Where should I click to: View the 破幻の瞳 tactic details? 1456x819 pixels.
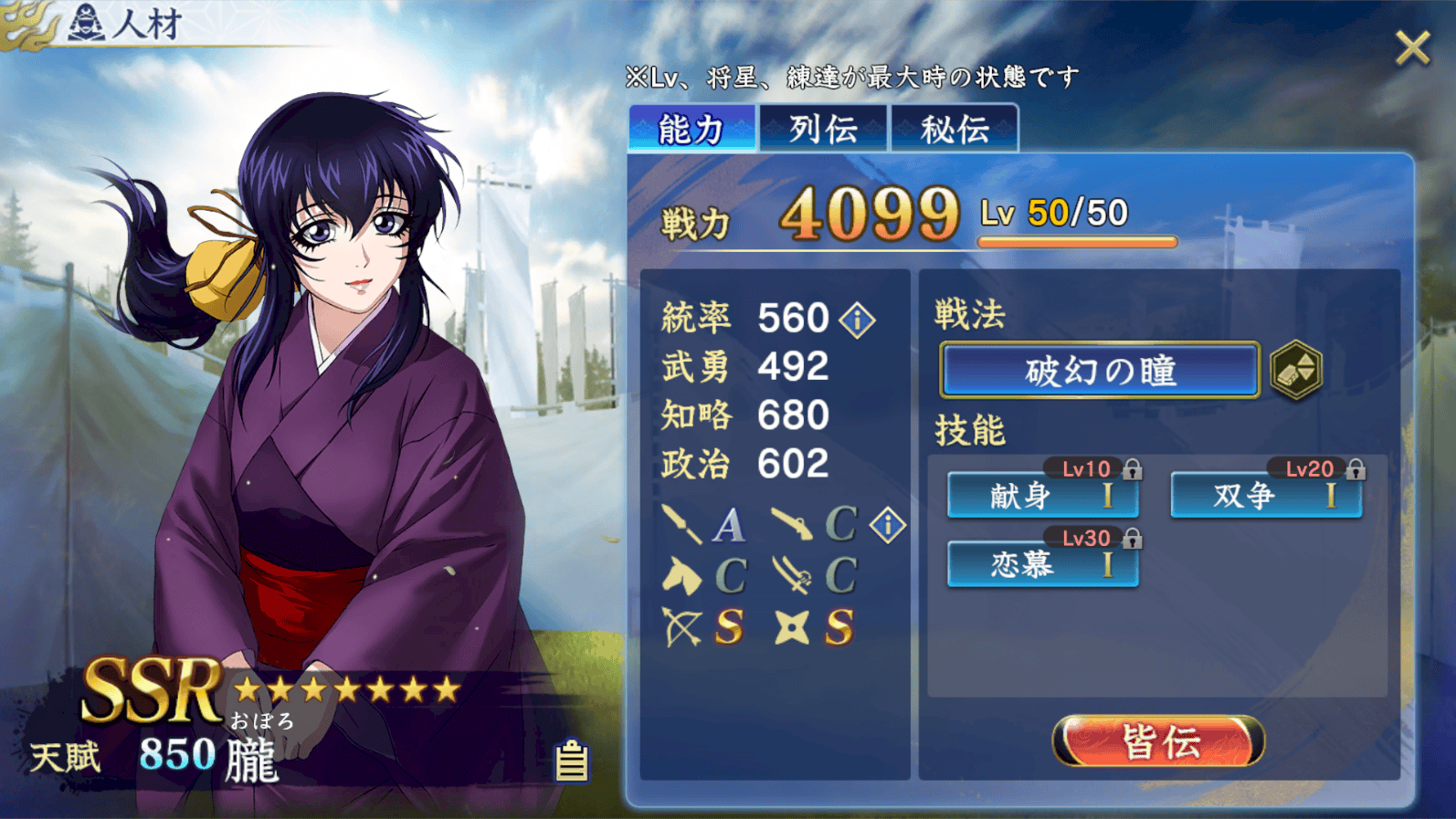click(x=1100, y=371)
